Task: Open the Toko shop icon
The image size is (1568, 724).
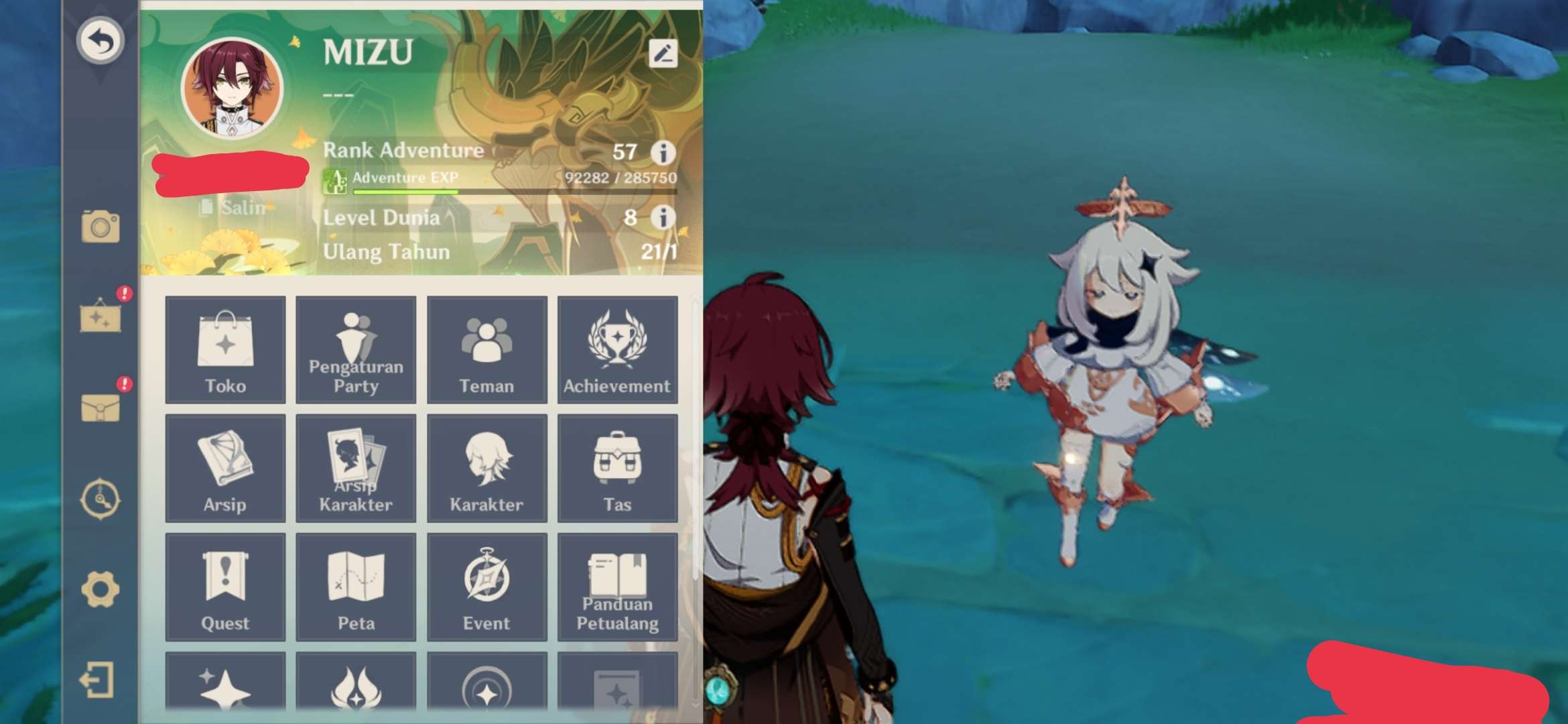Action: [225, 349]
